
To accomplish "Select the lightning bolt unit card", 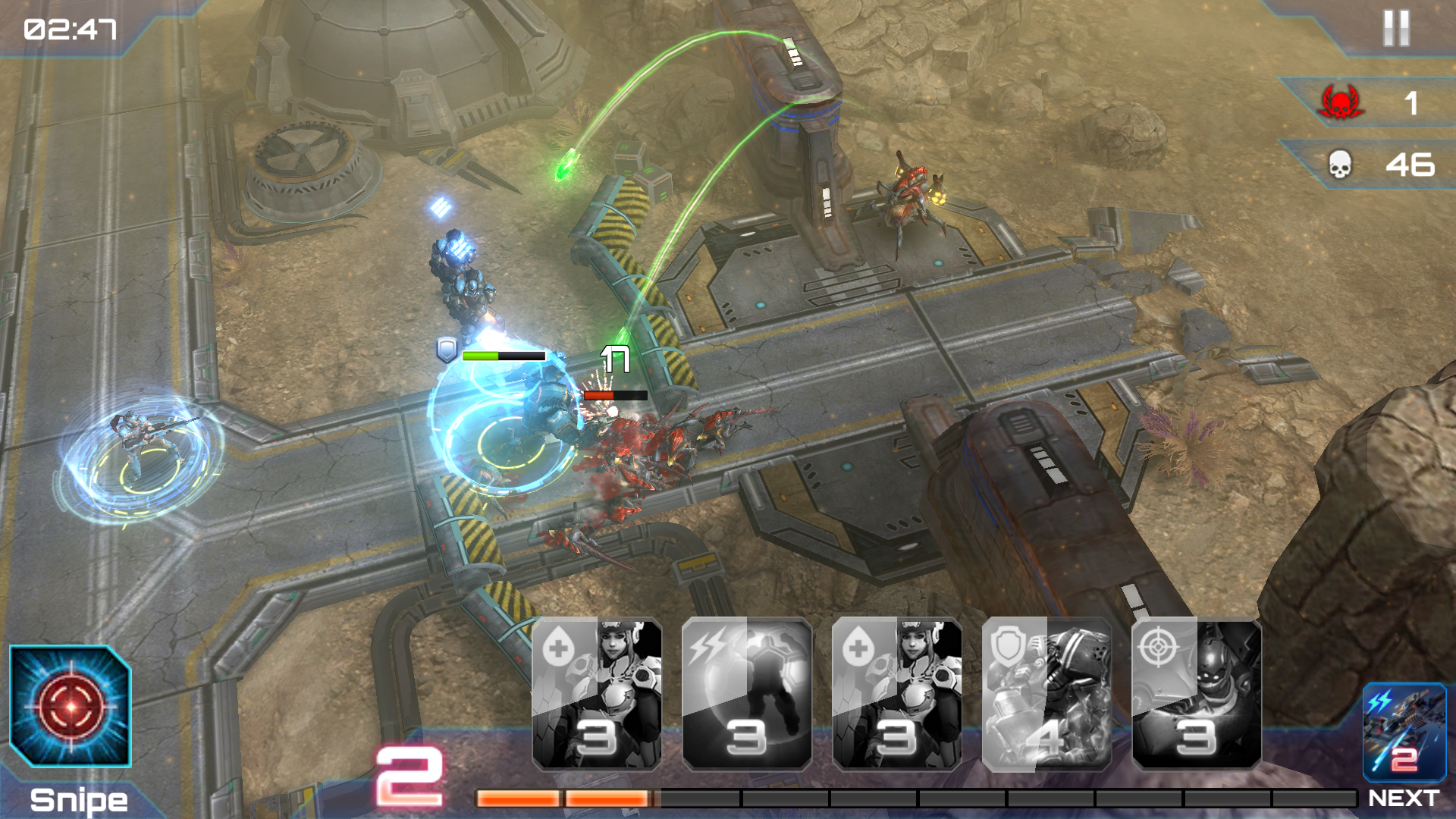I will (x=747, y=694).
